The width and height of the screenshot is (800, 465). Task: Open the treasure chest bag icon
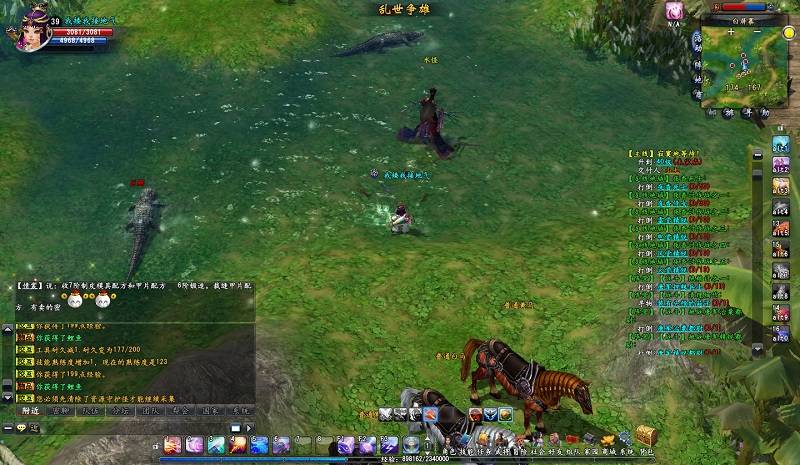[646, 436]
